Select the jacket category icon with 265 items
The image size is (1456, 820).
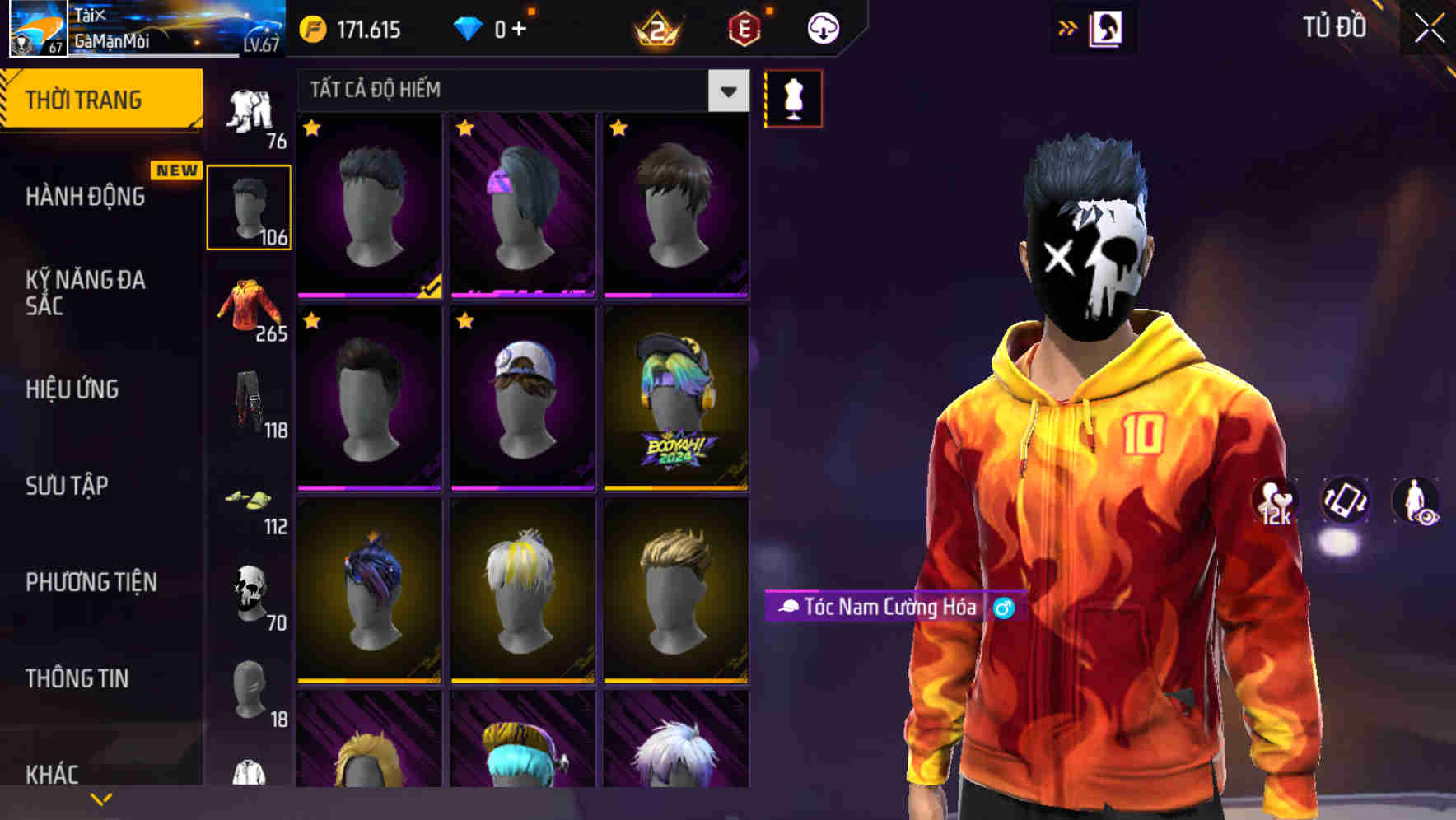click(251, 309)
